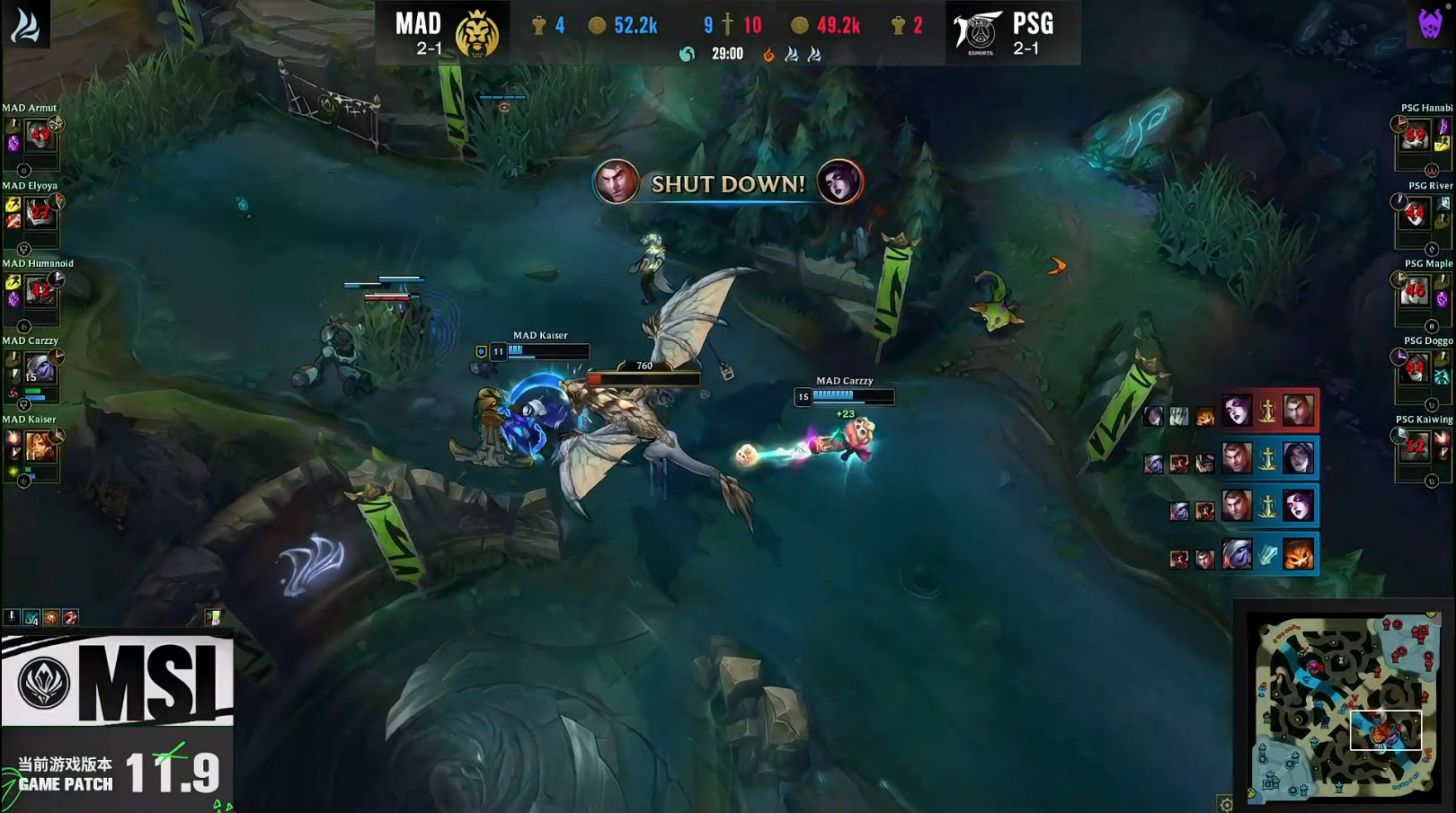Screen dimensions: 1456x813
Task: Click the MAD Lions team logo
Action: tap(477, 34)
